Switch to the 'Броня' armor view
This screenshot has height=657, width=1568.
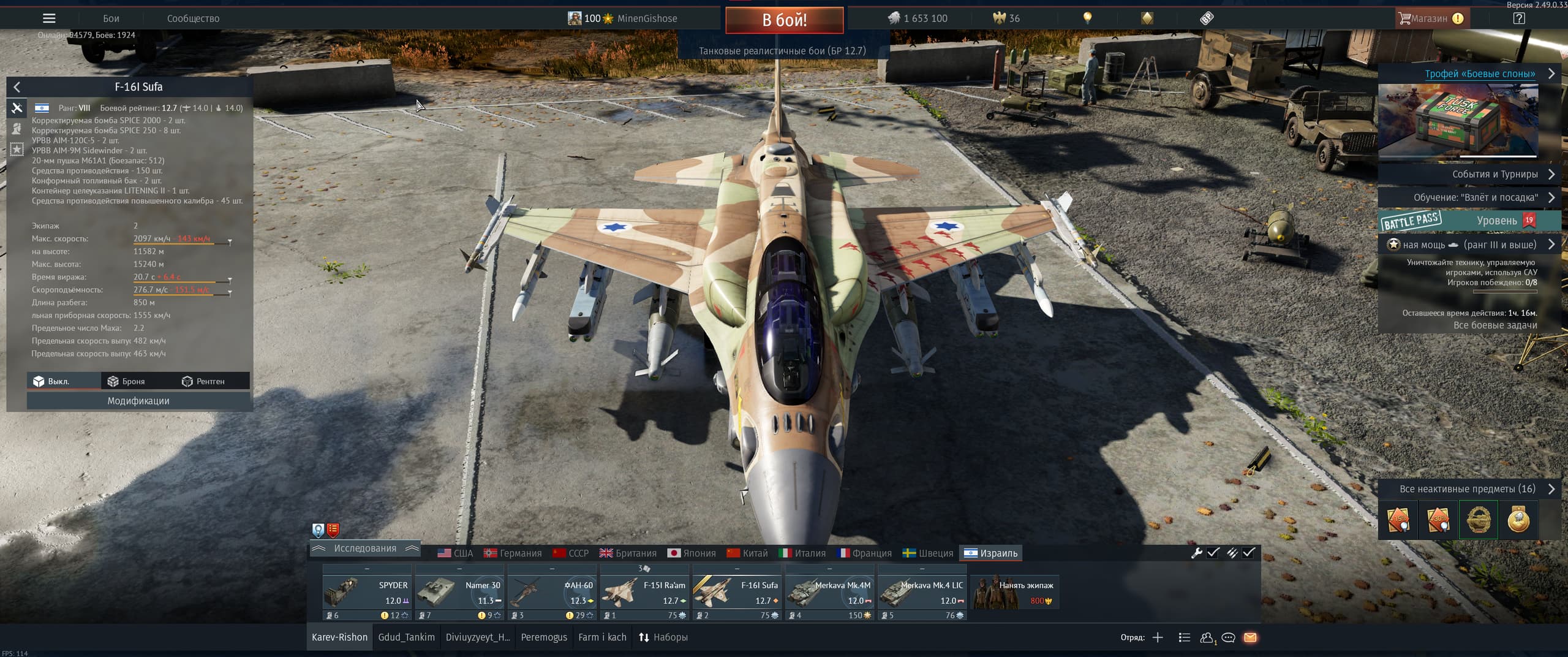[x=126, y=381]
